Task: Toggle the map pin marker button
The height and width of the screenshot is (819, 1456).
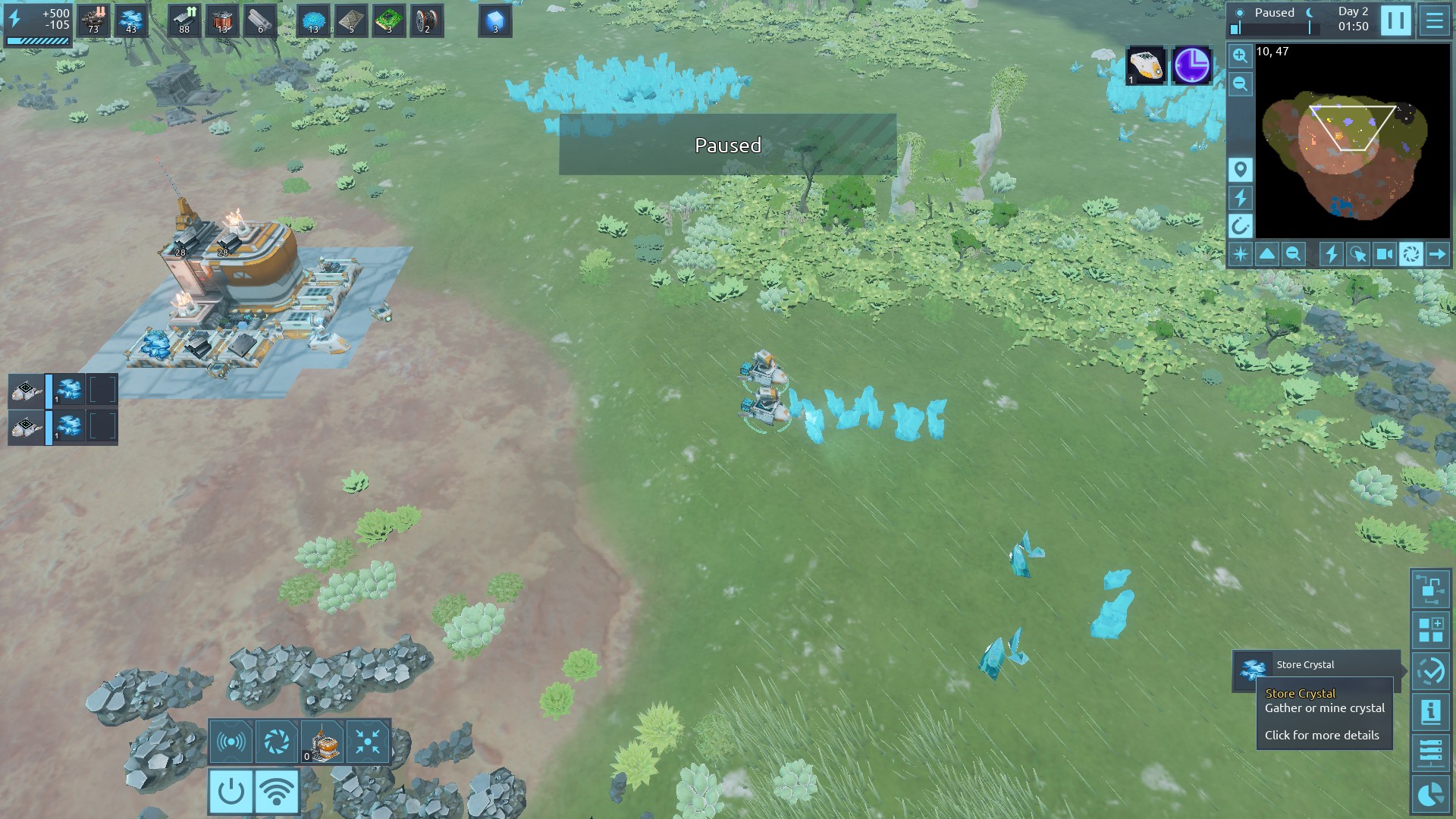Action: click(x=1240, y=170)
